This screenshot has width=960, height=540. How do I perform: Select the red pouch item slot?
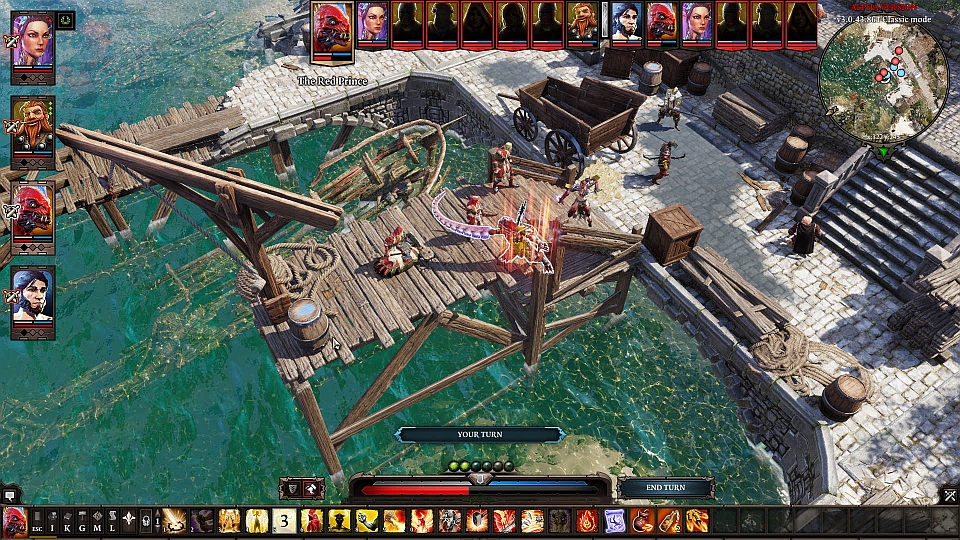[640, 520]
